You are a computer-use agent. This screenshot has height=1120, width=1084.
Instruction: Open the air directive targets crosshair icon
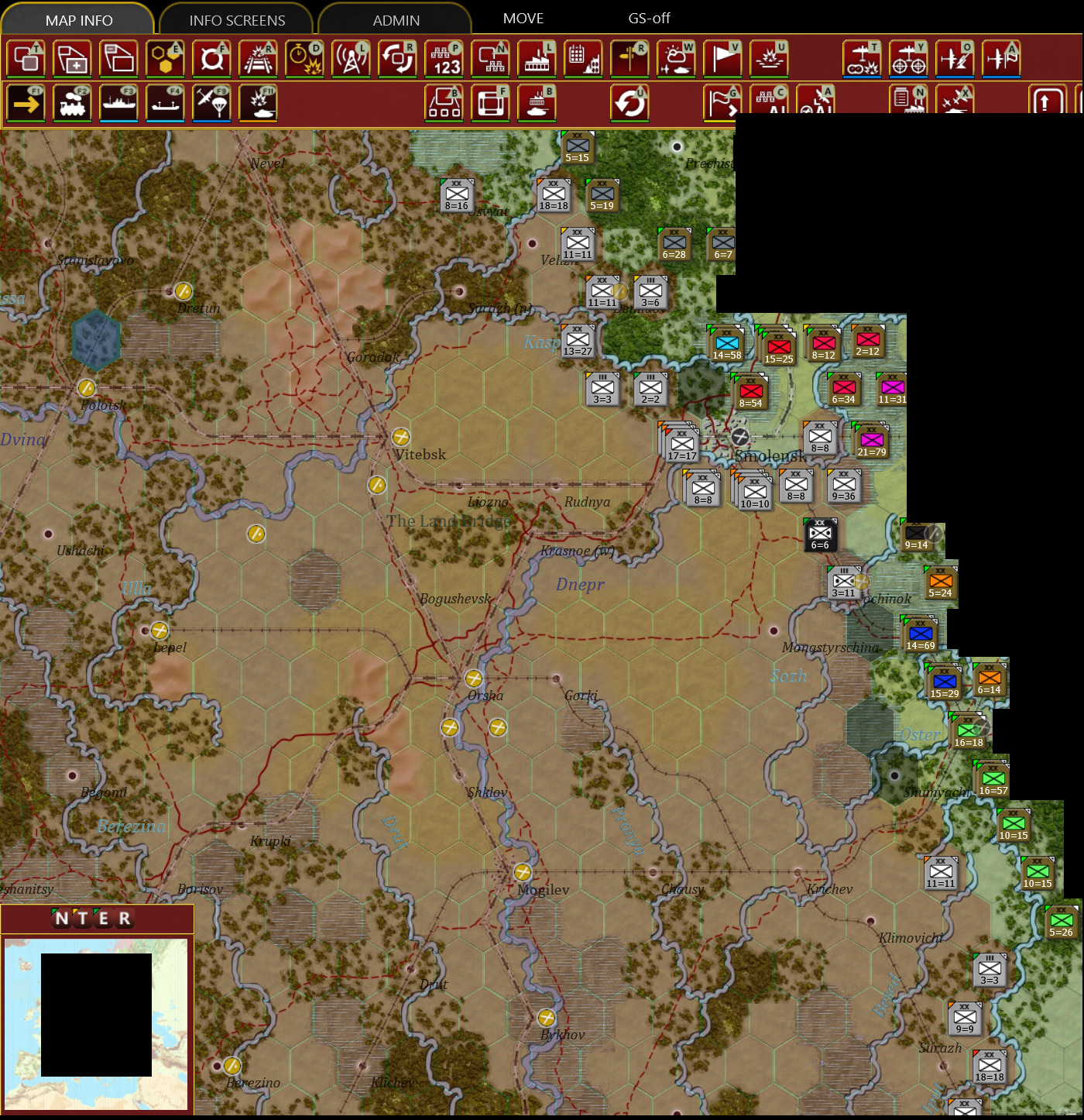(910, 58)
